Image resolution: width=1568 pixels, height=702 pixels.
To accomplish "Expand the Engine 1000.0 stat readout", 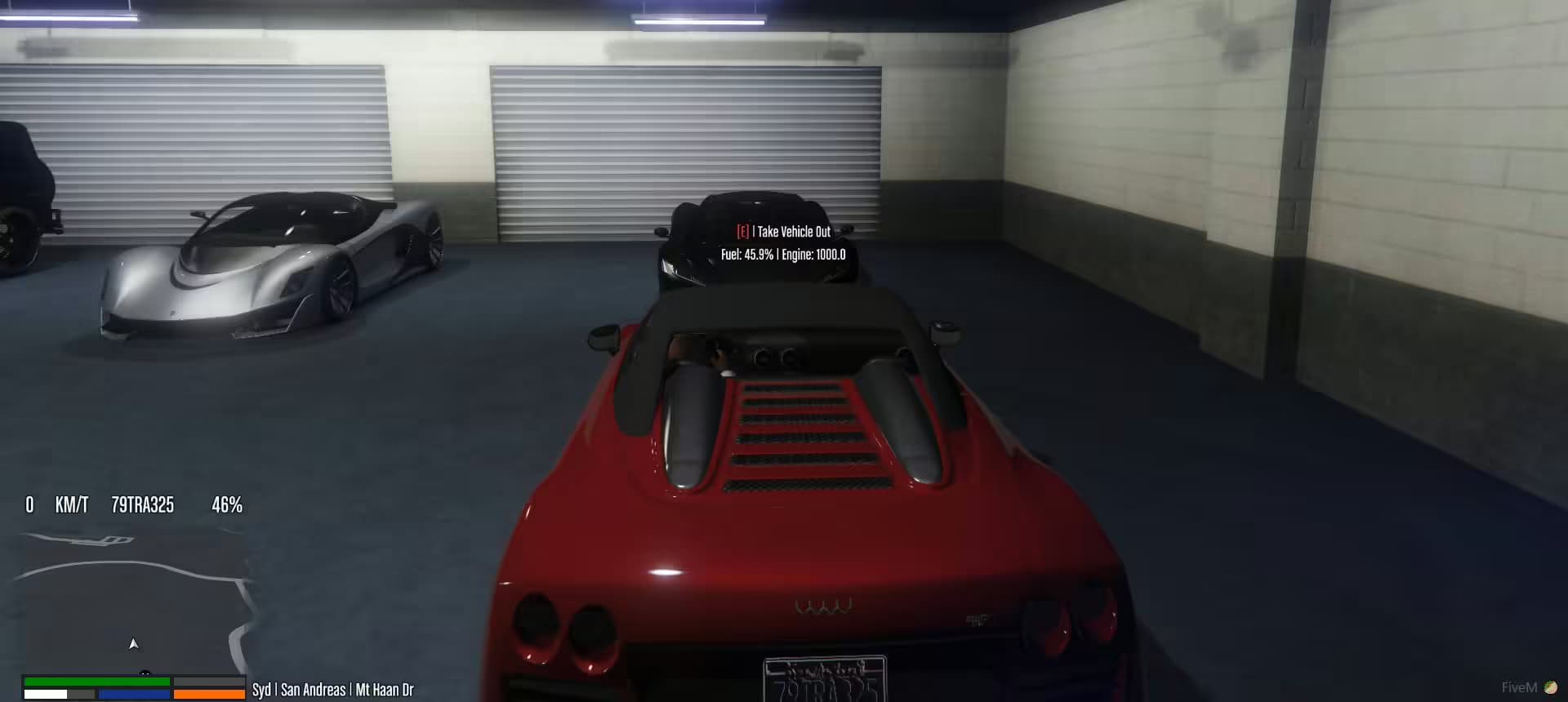I will pos(813,255).
